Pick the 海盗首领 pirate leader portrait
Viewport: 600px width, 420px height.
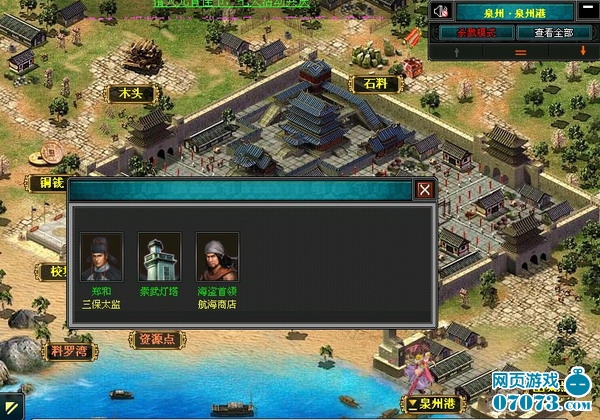pos(216,257)
